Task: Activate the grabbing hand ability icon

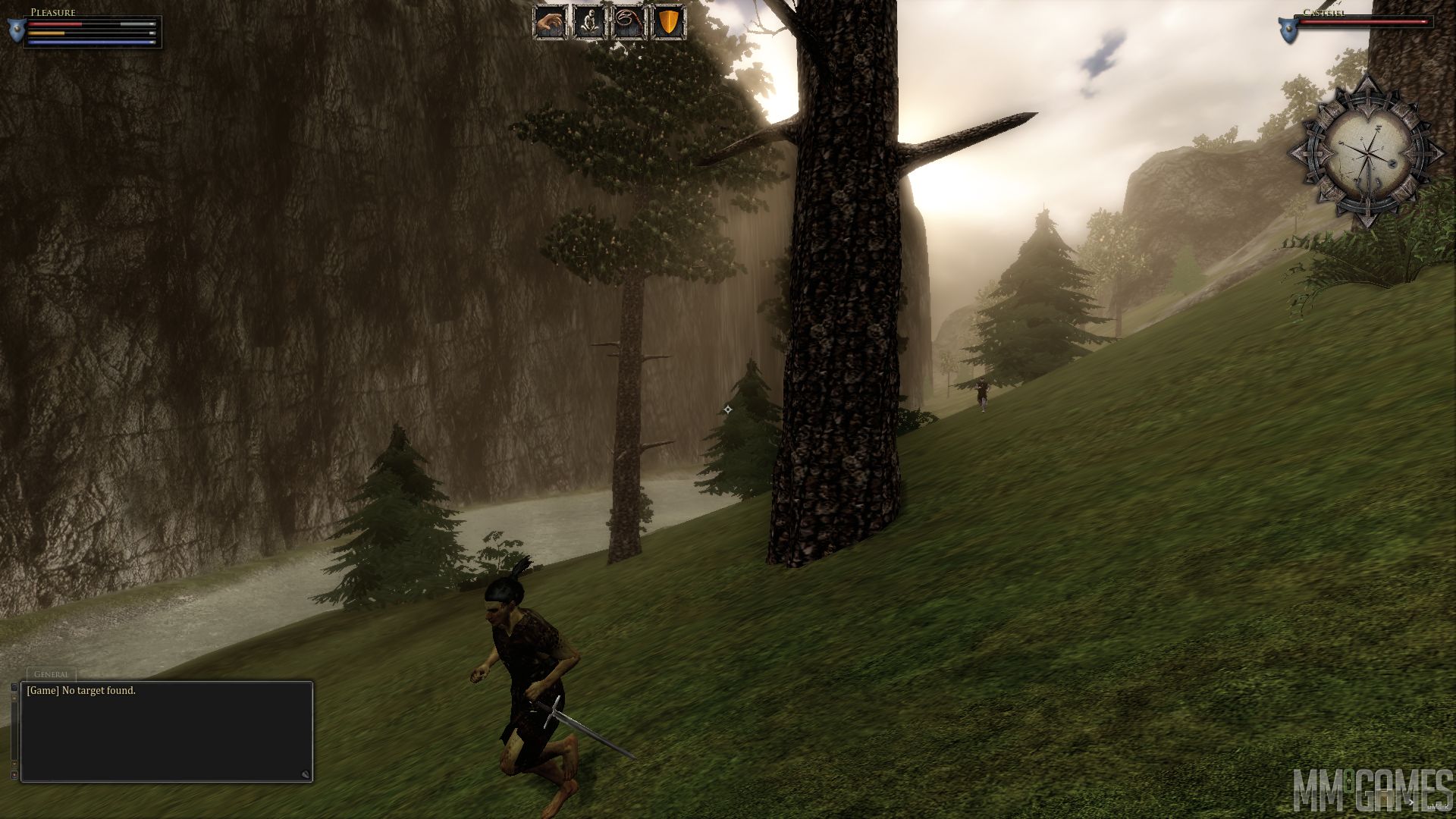Action: tap(551, 23)
